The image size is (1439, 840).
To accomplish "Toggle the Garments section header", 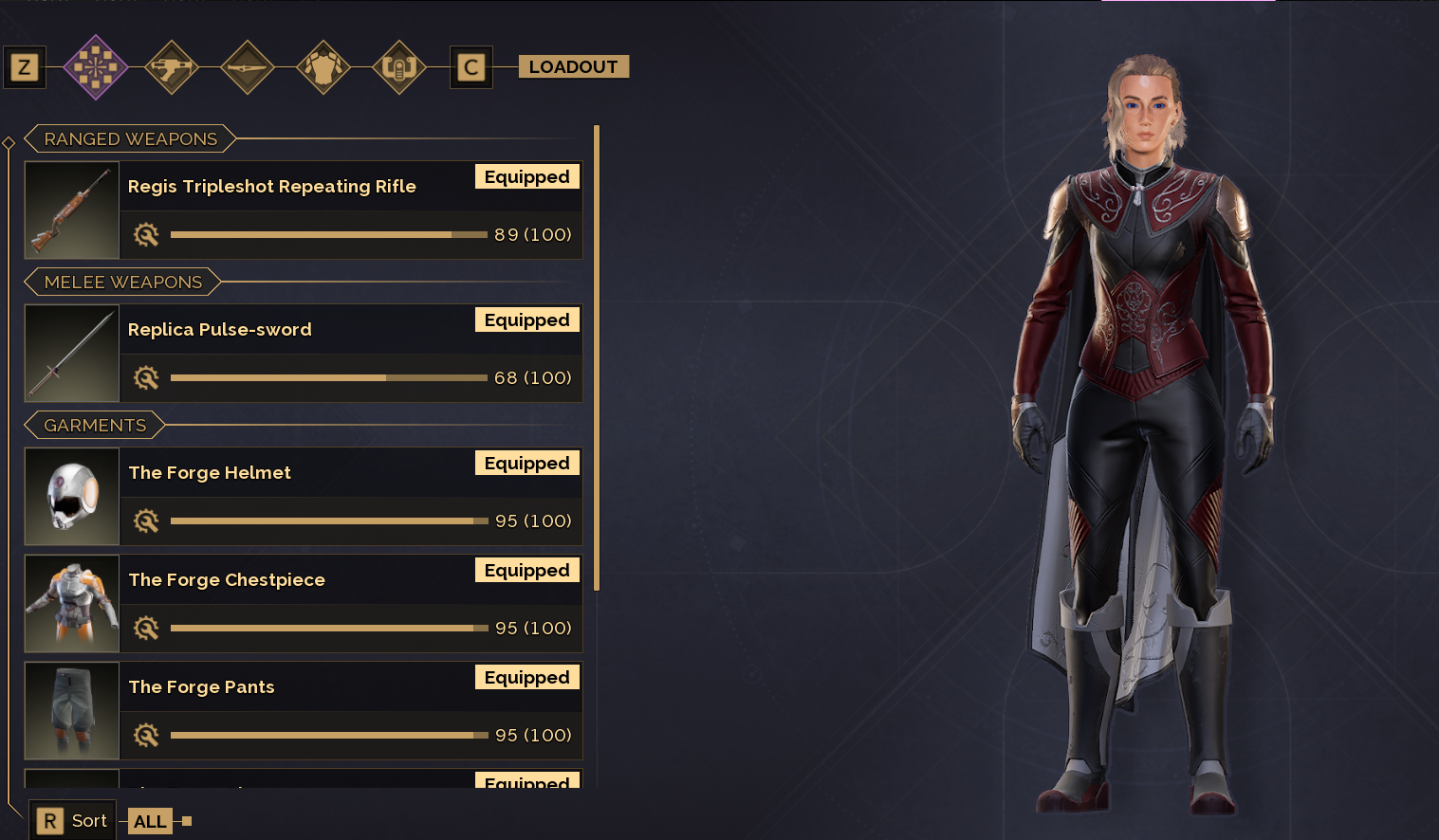I will [x=95, y=426].
